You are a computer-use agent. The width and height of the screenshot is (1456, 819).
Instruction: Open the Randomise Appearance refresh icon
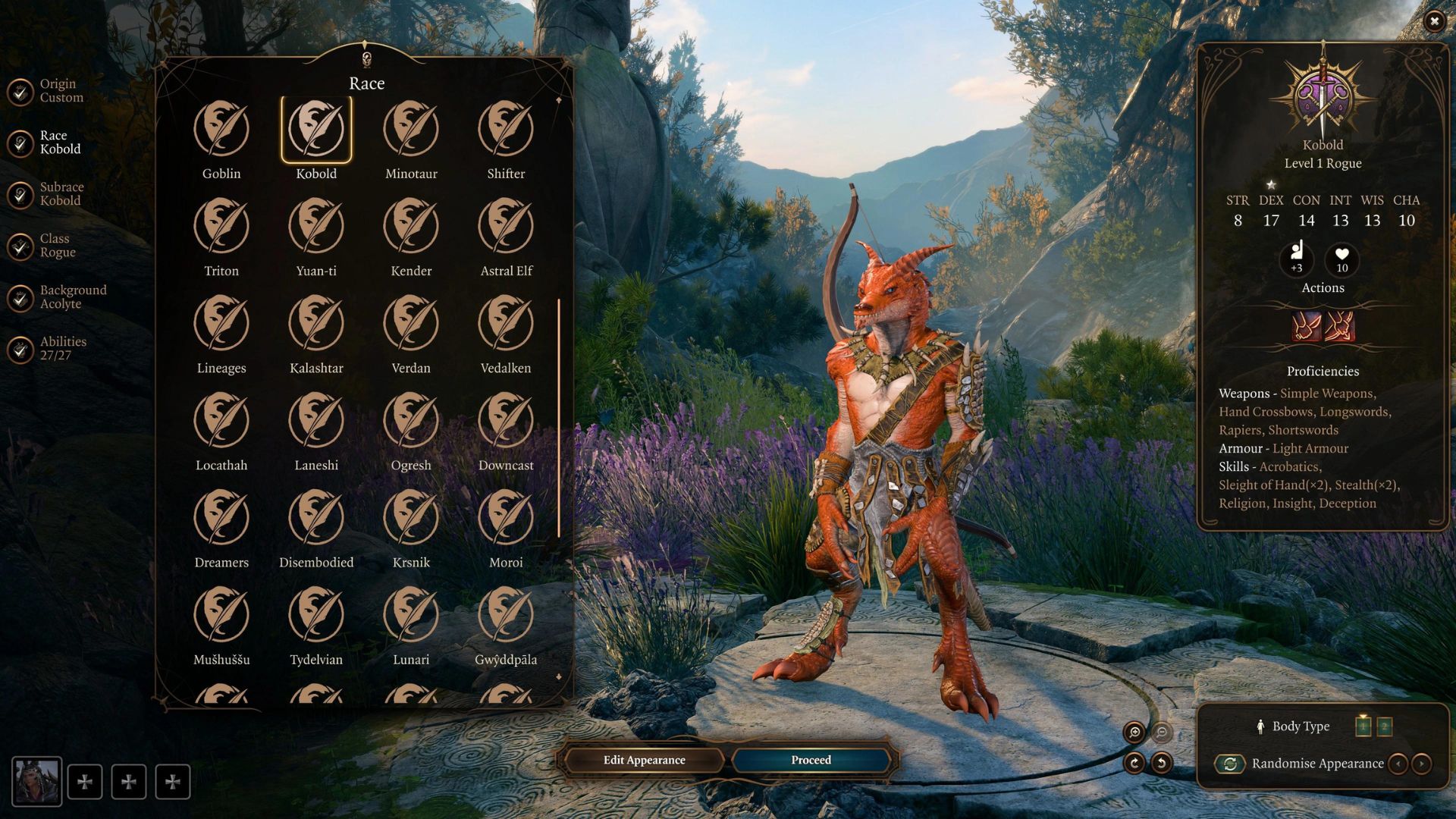[x=1229, y=764]
